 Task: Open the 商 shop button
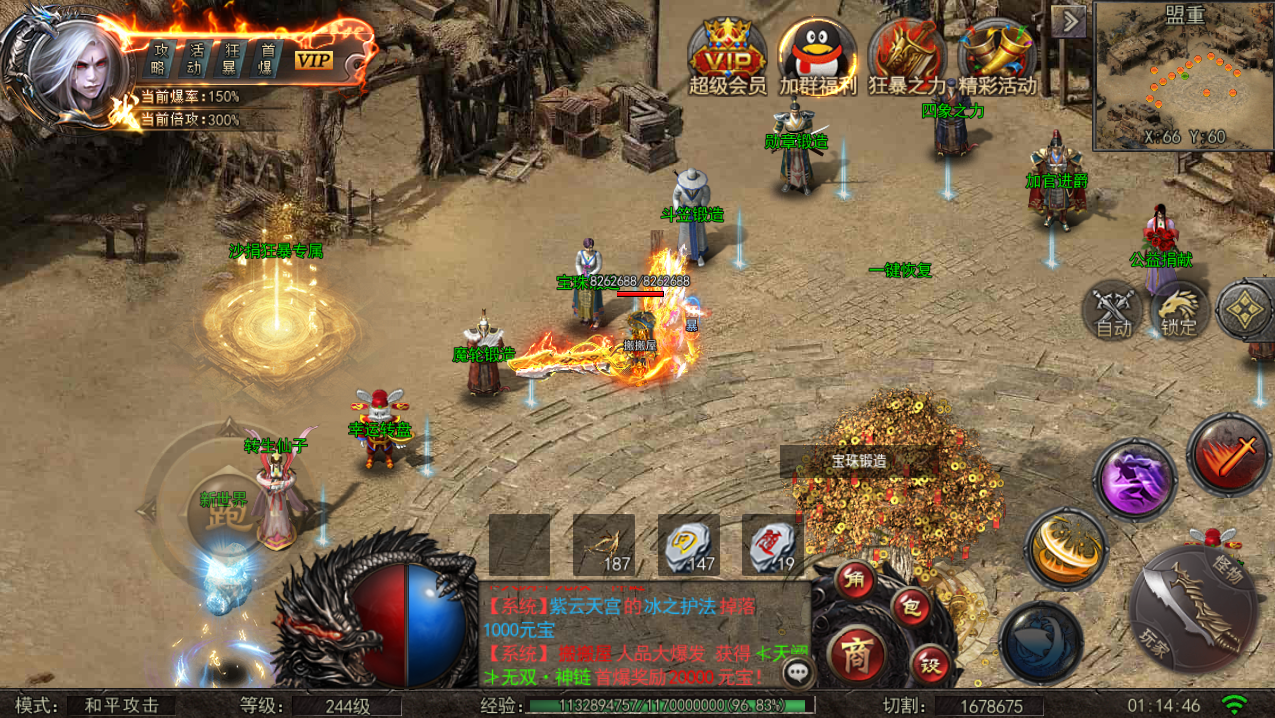pyautogui.click(x=857, y=654)
